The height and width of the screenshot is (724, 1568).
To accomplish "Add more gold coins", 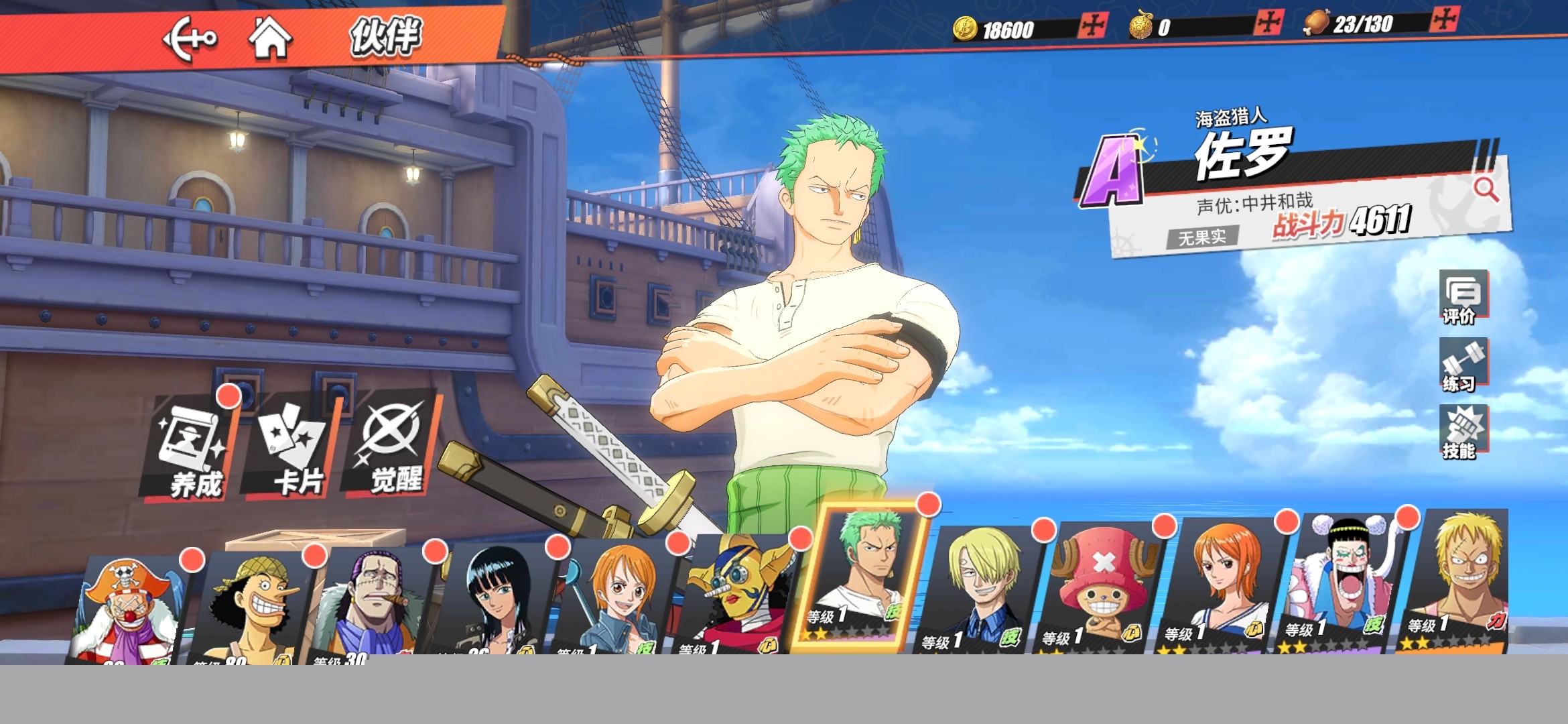I will 1093,27.
